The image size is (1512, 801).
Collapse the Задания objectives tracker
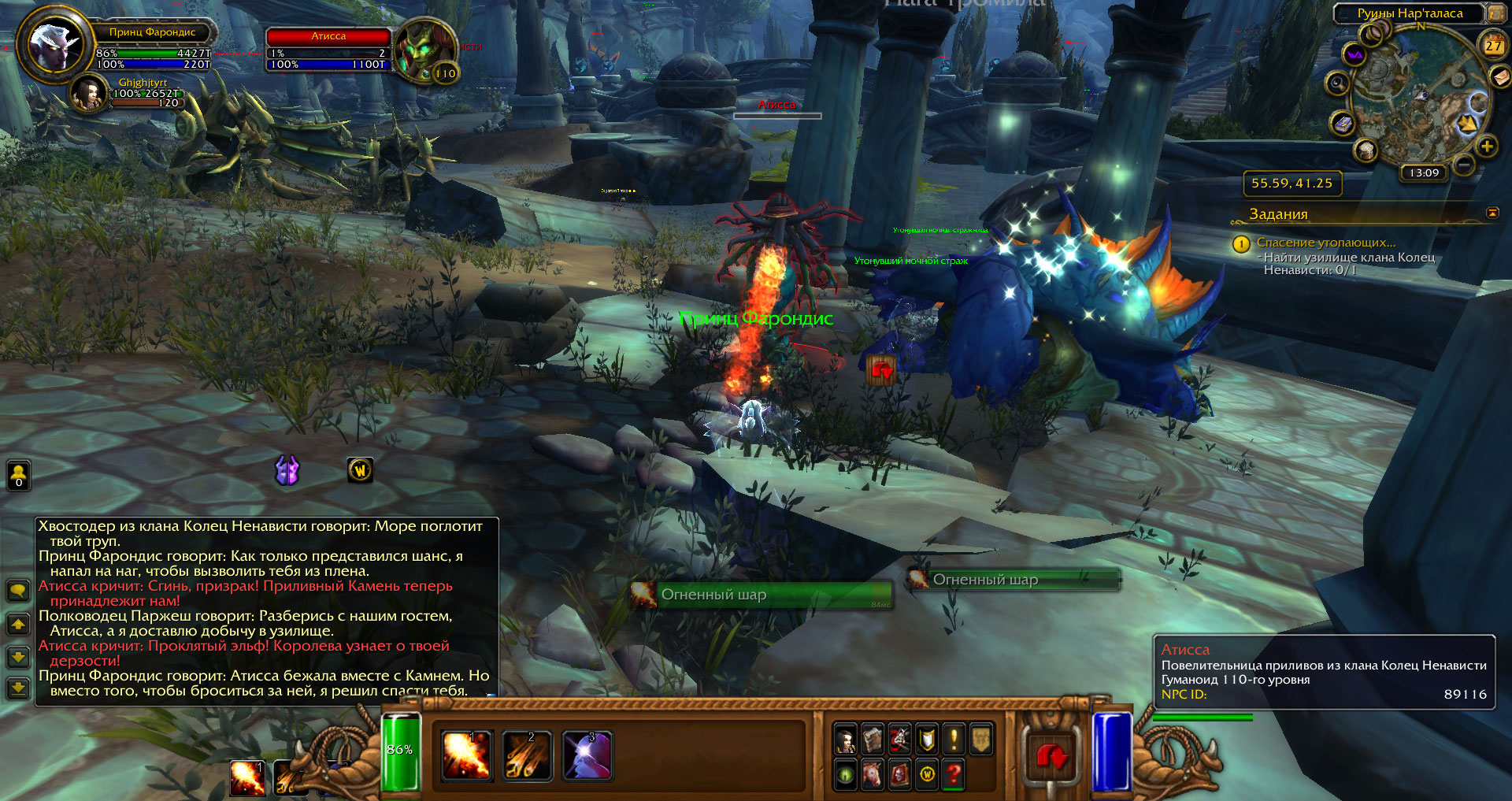1492,213
